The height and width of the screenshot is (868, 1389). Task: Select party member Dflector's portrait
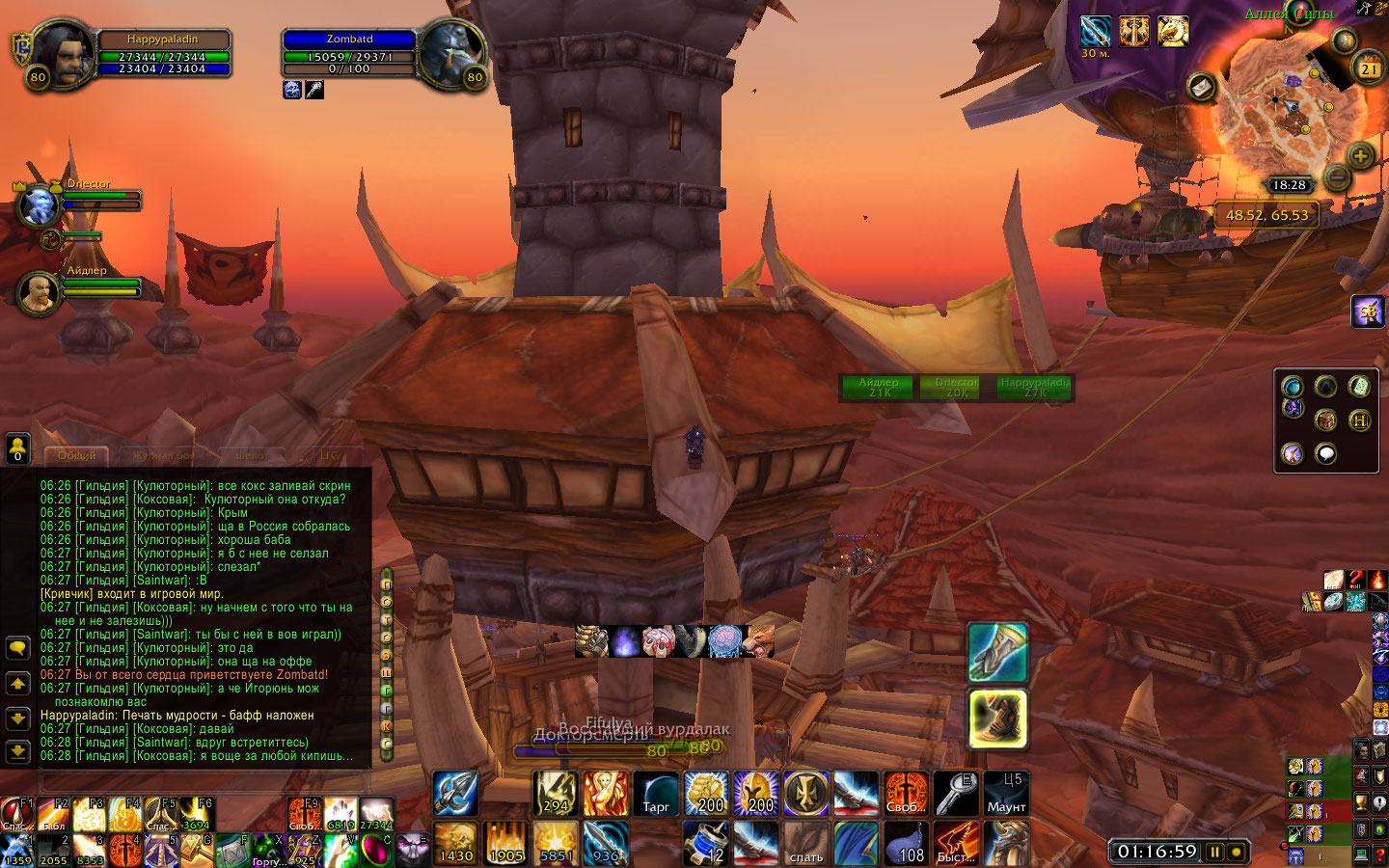pos(39,204)
